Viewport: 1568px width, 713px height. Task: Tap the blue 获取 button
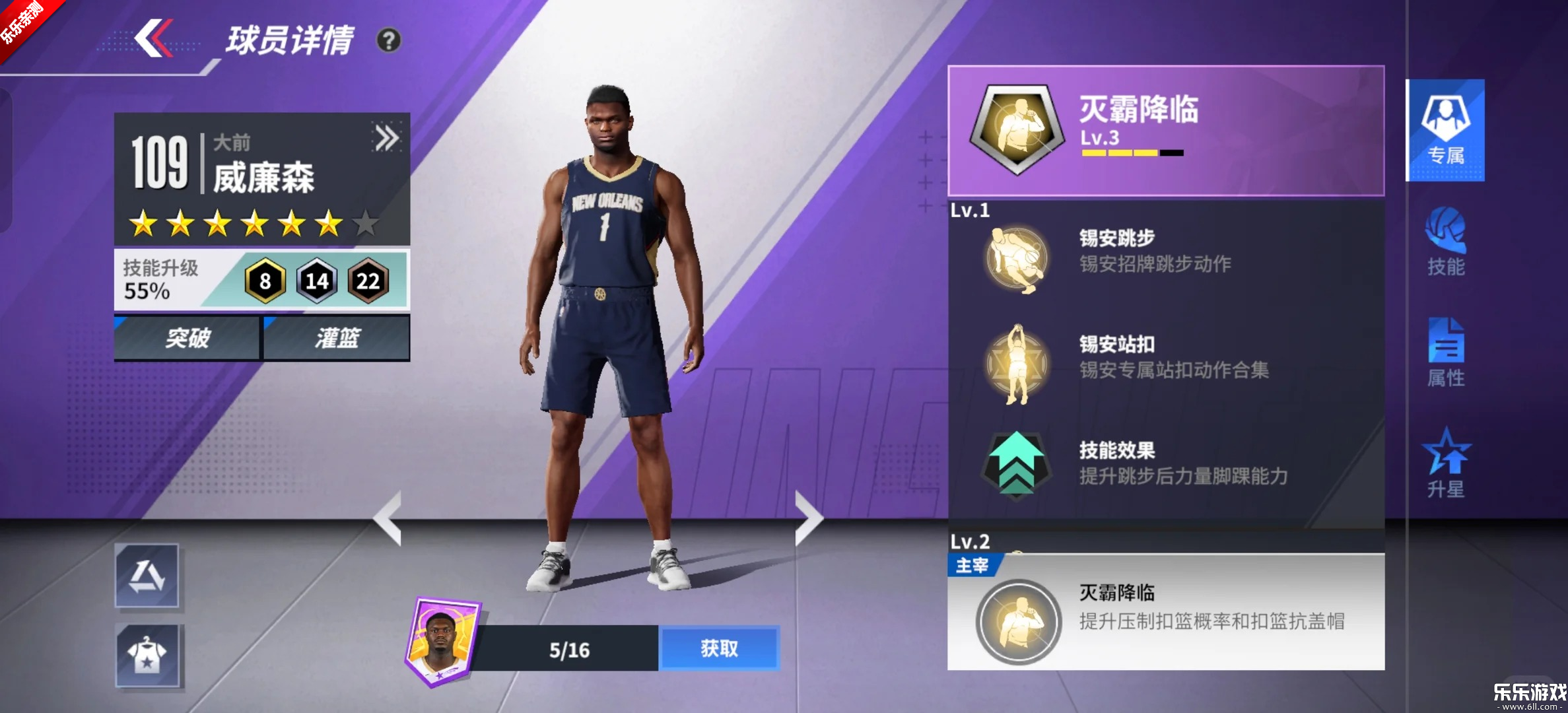(719, 648)
